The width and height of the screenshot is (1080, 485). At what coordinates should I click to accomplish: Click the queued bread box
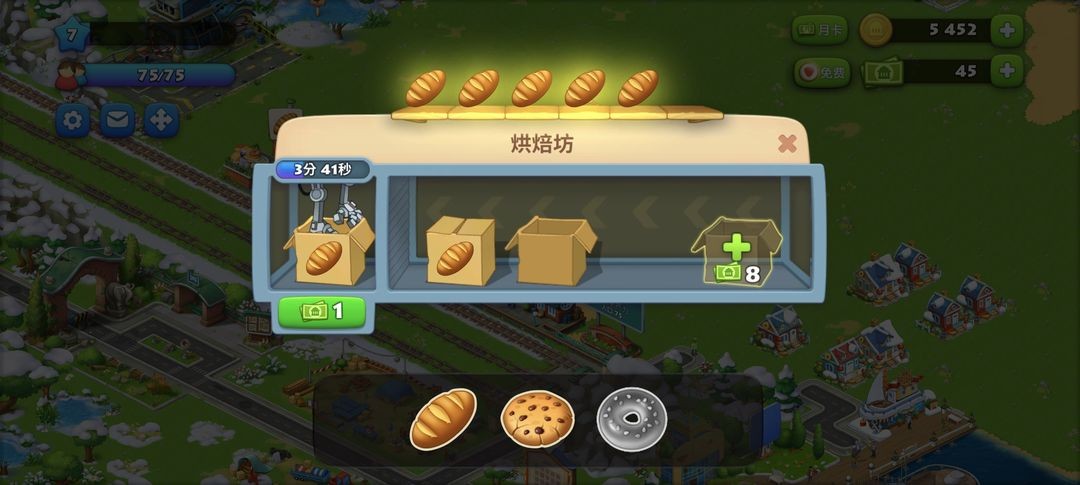pos(459,250)
